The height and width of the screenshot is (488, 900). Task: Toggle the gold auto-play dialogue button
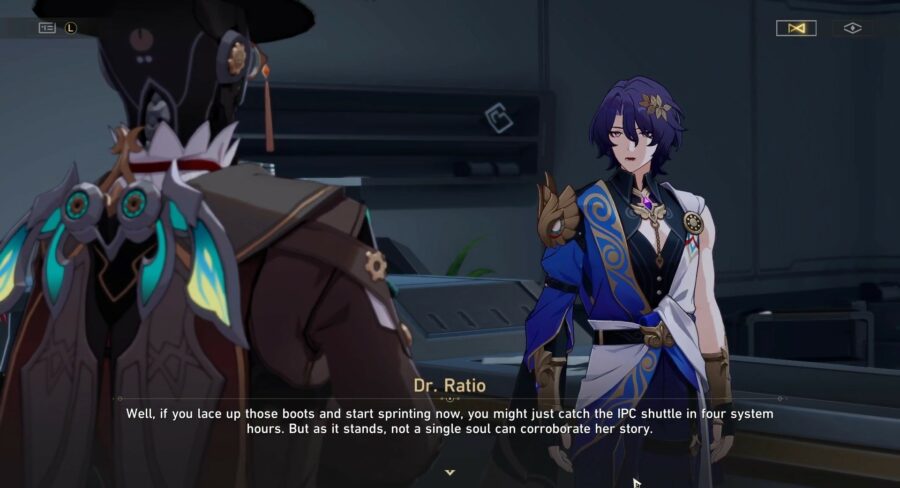[x=796, y=28]
